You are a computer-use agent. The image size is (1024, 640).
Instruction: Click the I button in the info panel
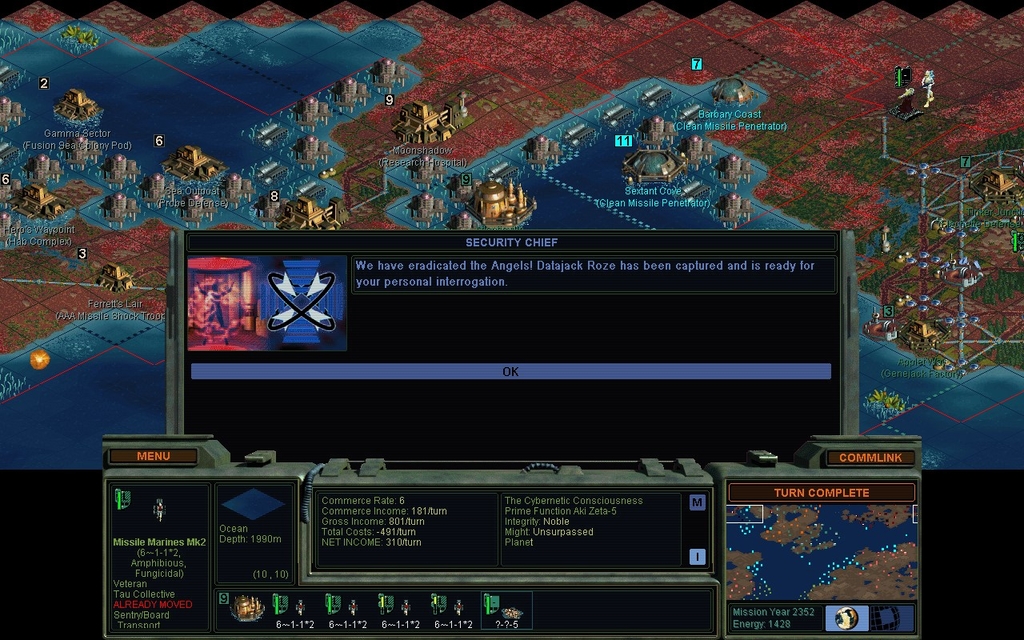697,556
